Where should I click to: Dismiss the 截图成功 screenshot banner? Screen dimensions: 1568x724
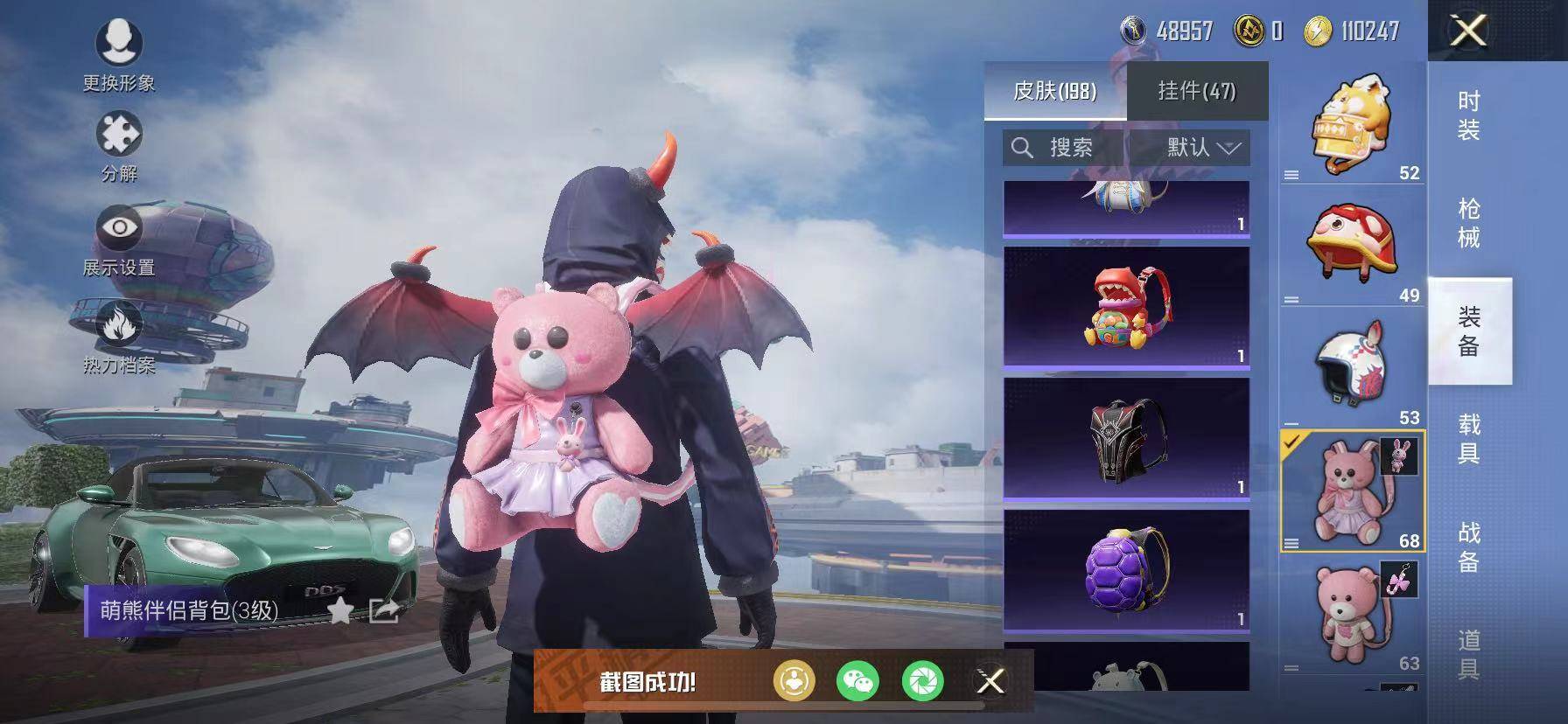[990, 681]
